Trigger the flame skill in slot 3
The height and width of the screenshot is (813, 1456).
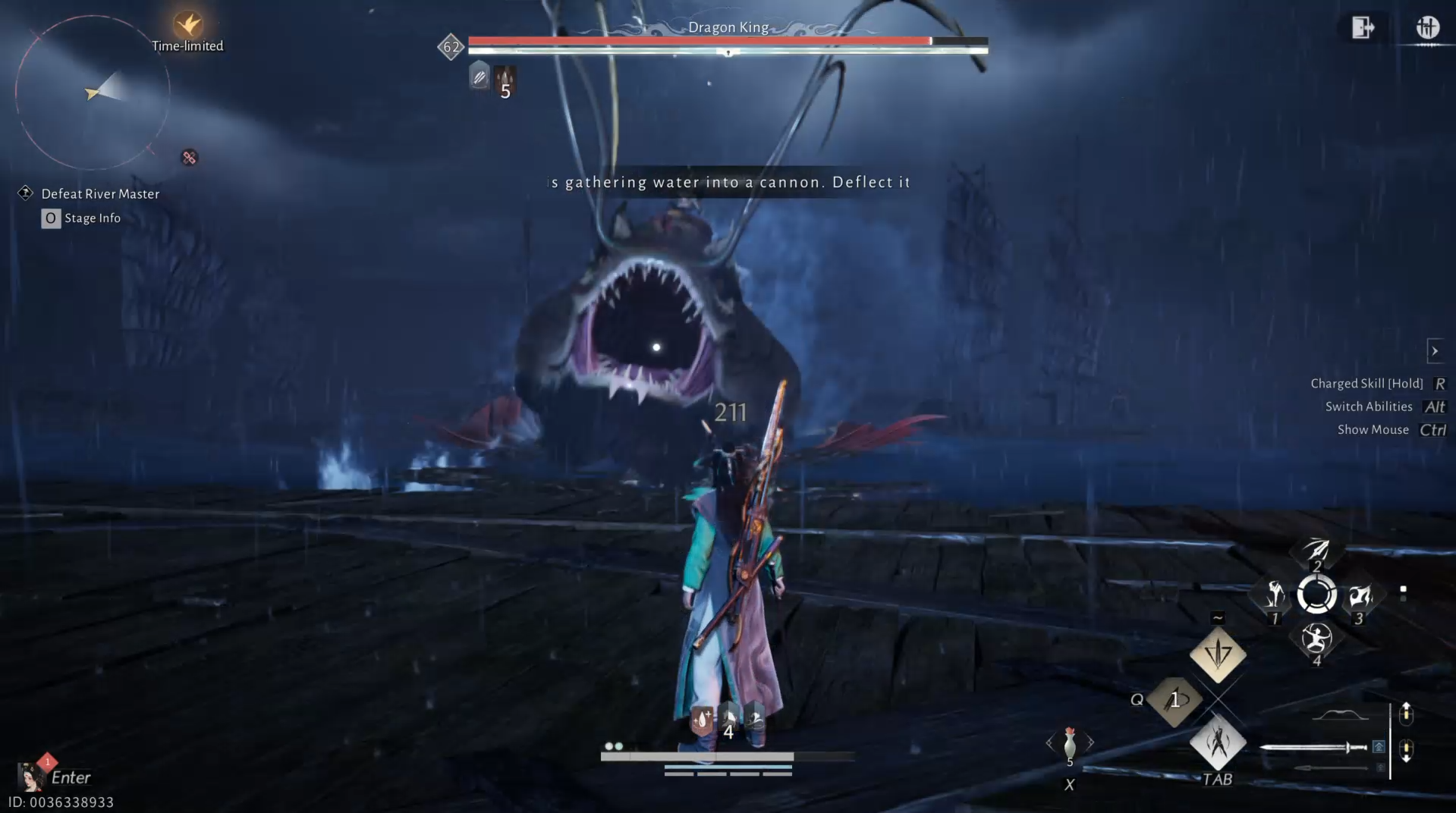pyautogui.click(x=1359, y=596)
